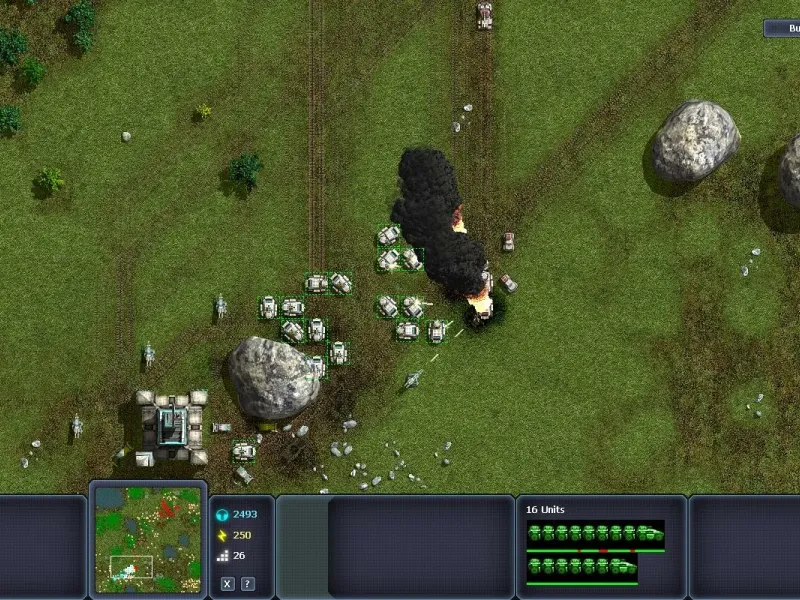The height and width of the screenshot is (600, 800).
Task: Click the minimap to move the view
Action: [x=147, y=539]
